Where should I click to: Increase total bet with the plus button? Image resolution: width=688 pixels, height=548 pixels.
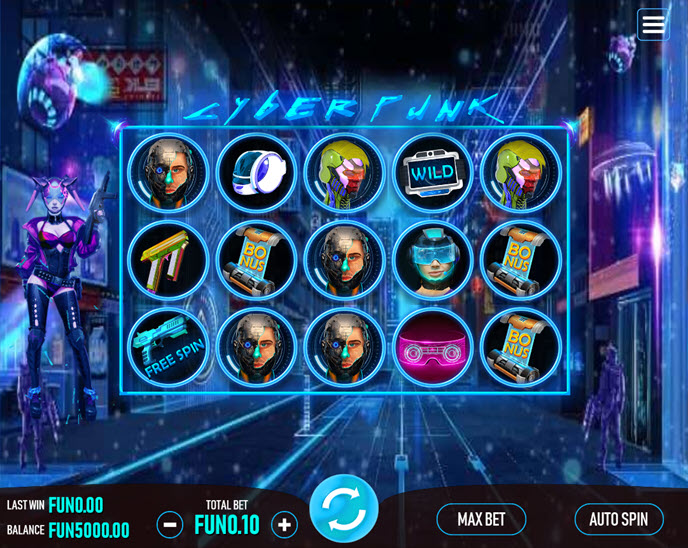pos(285,524)
